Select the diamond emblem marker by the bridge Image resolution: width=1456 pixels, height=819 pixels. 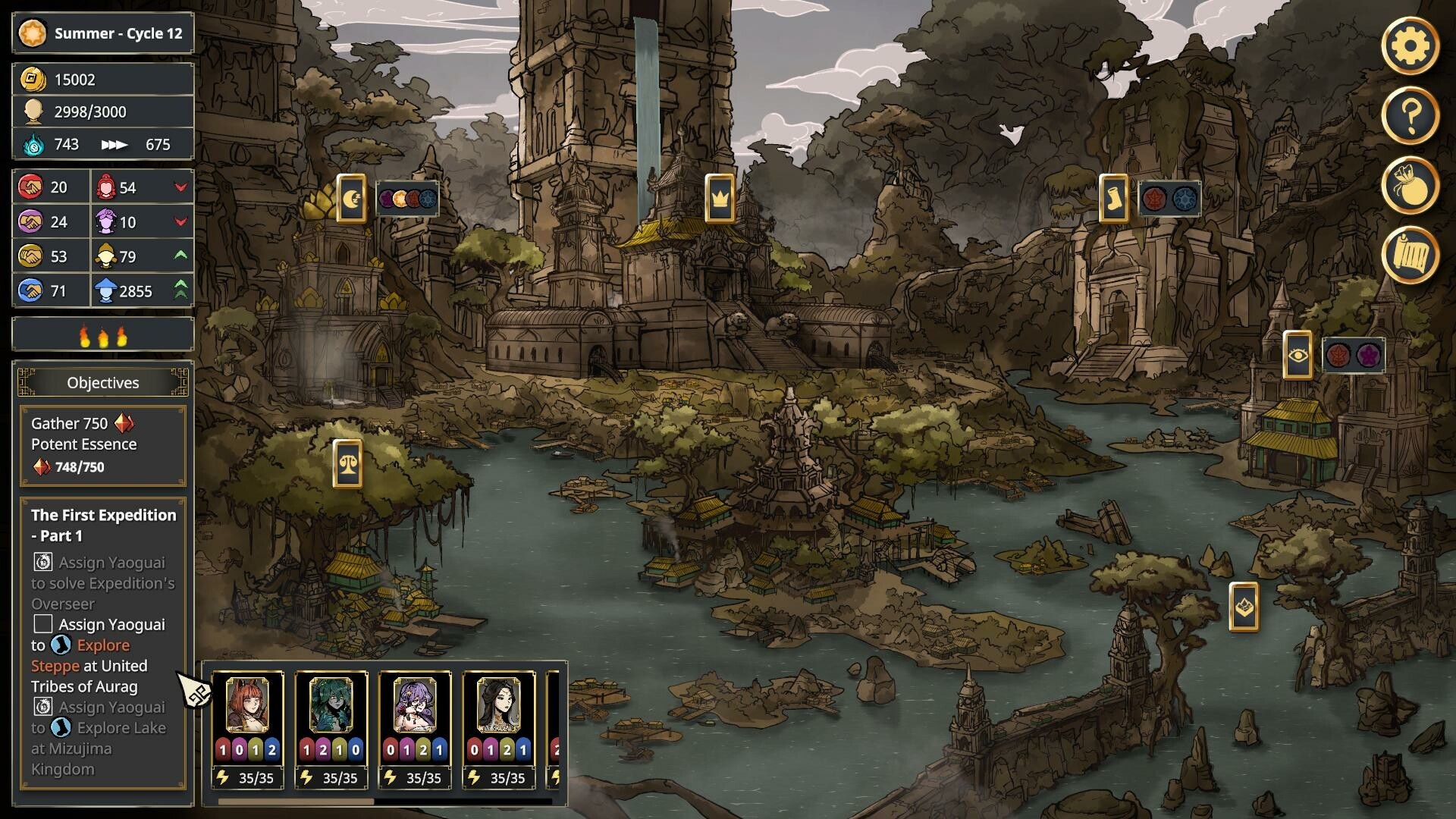[1244, 607]
